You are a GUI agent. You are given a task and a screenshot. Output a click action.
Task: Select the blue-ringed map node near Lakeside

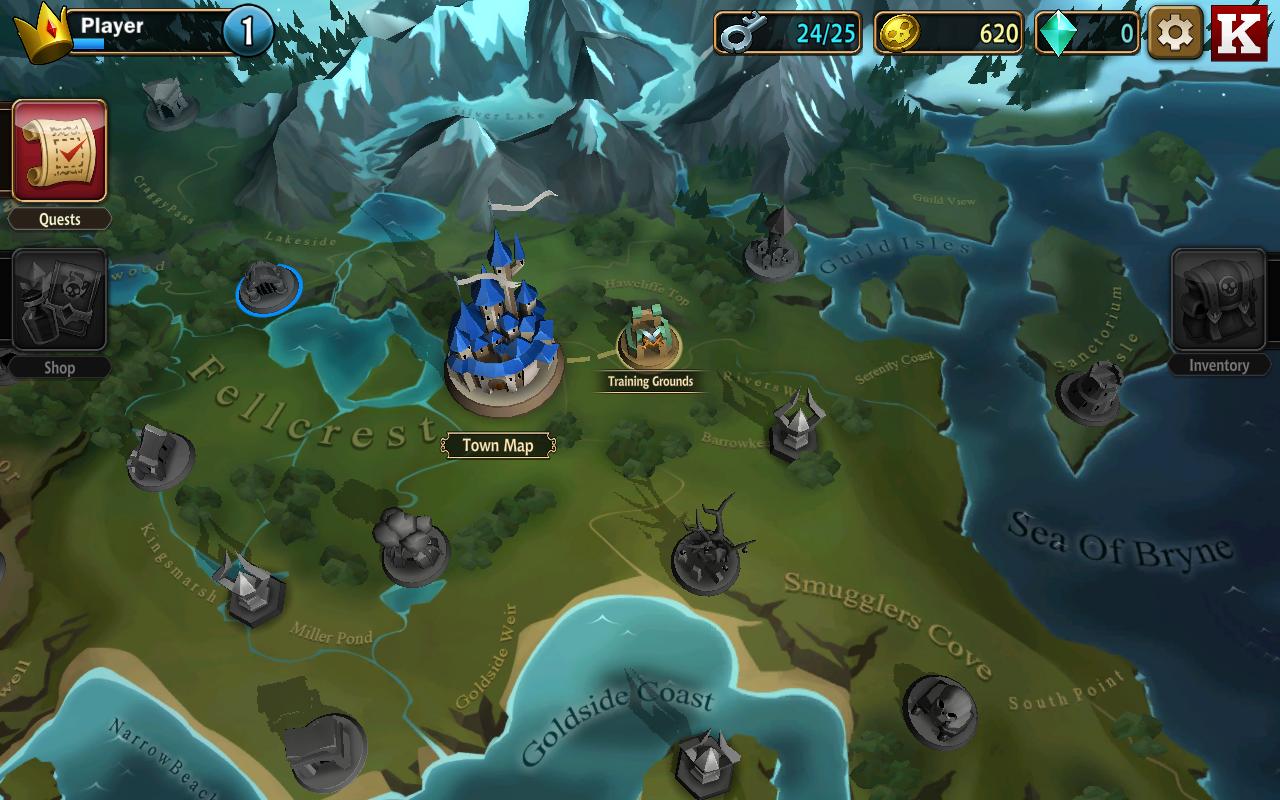point(268,287)
